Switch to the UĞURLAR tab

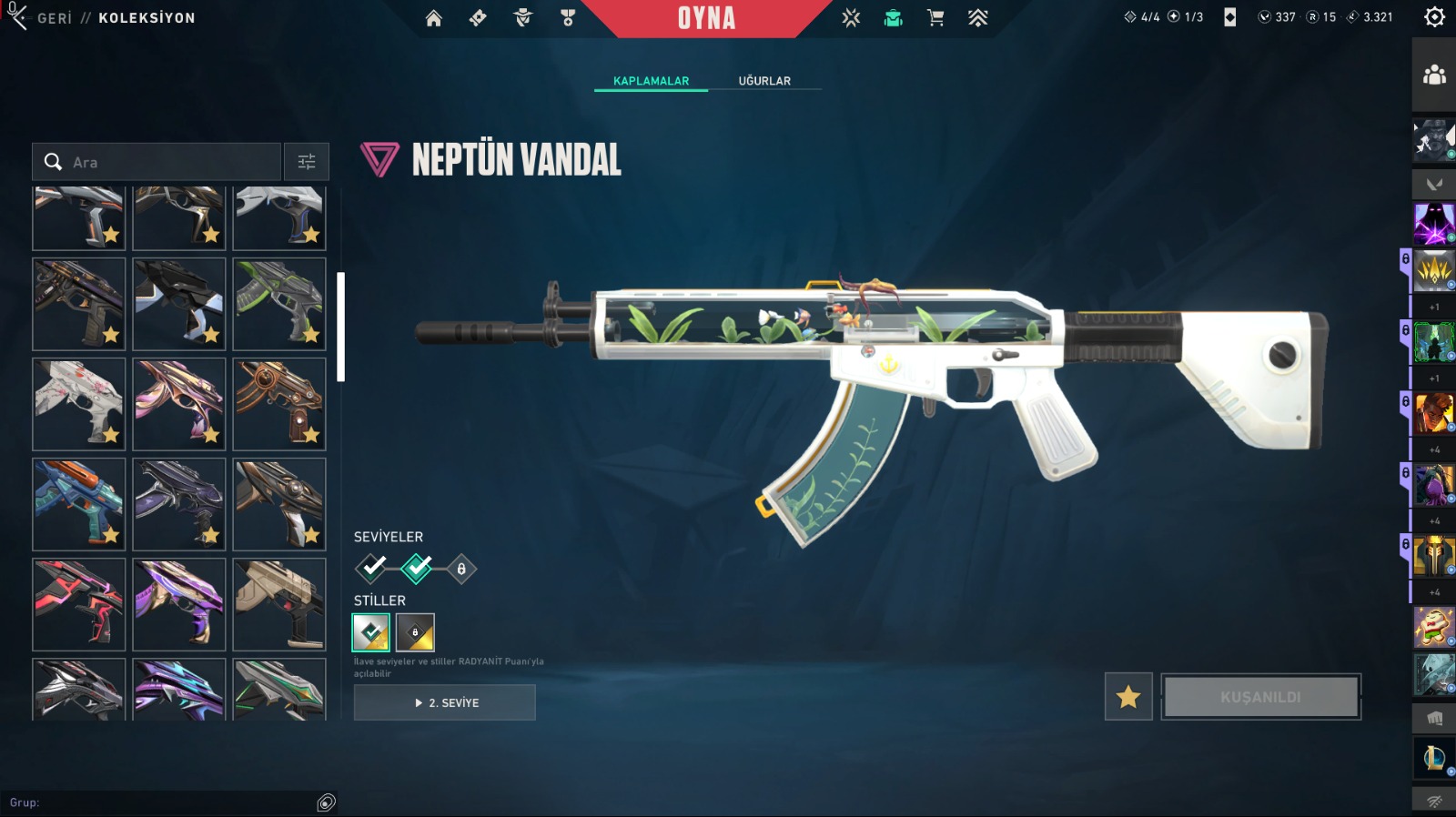coord(764,81)
